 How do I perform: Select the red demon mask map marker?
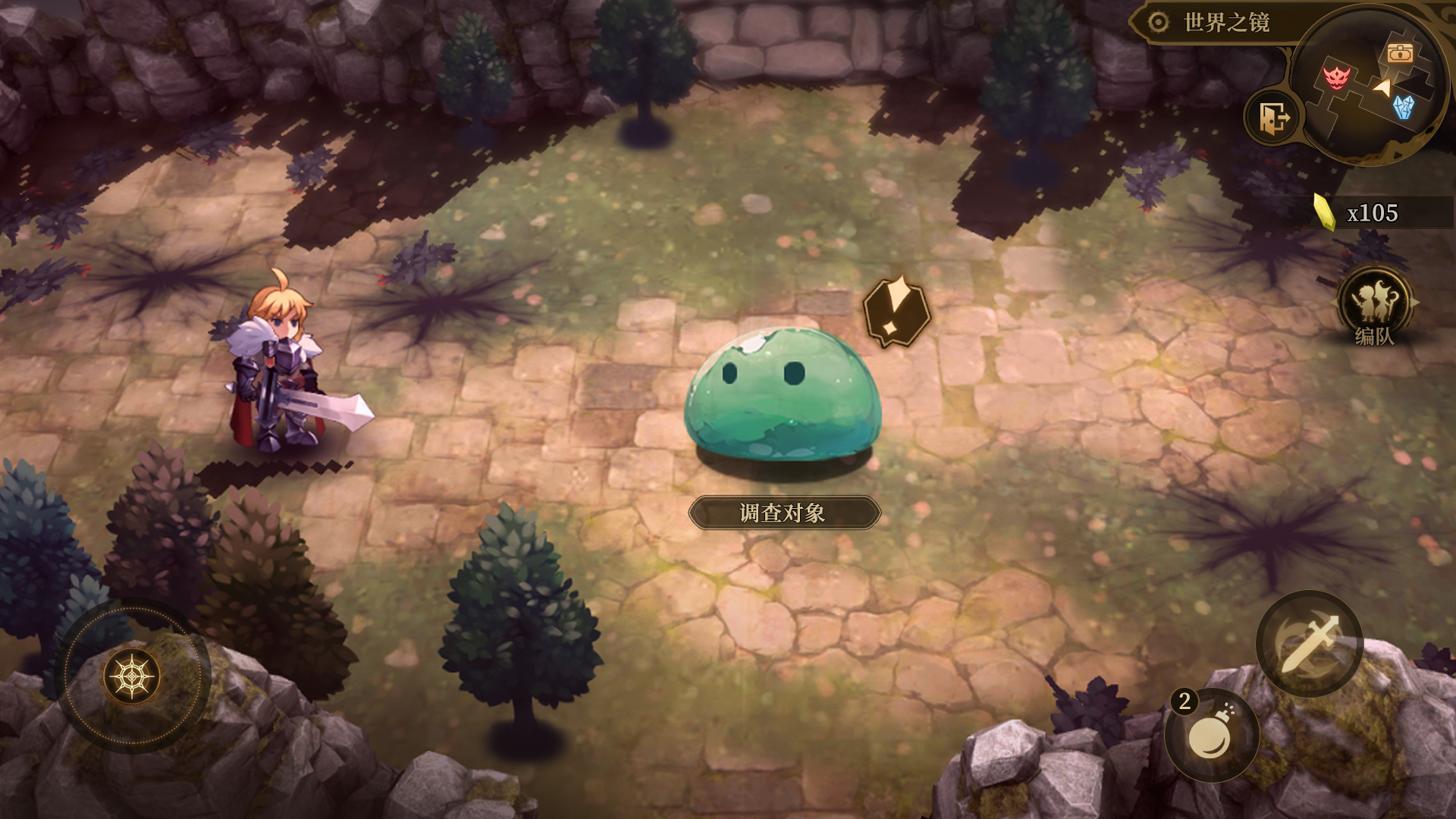pos(1336,77)
